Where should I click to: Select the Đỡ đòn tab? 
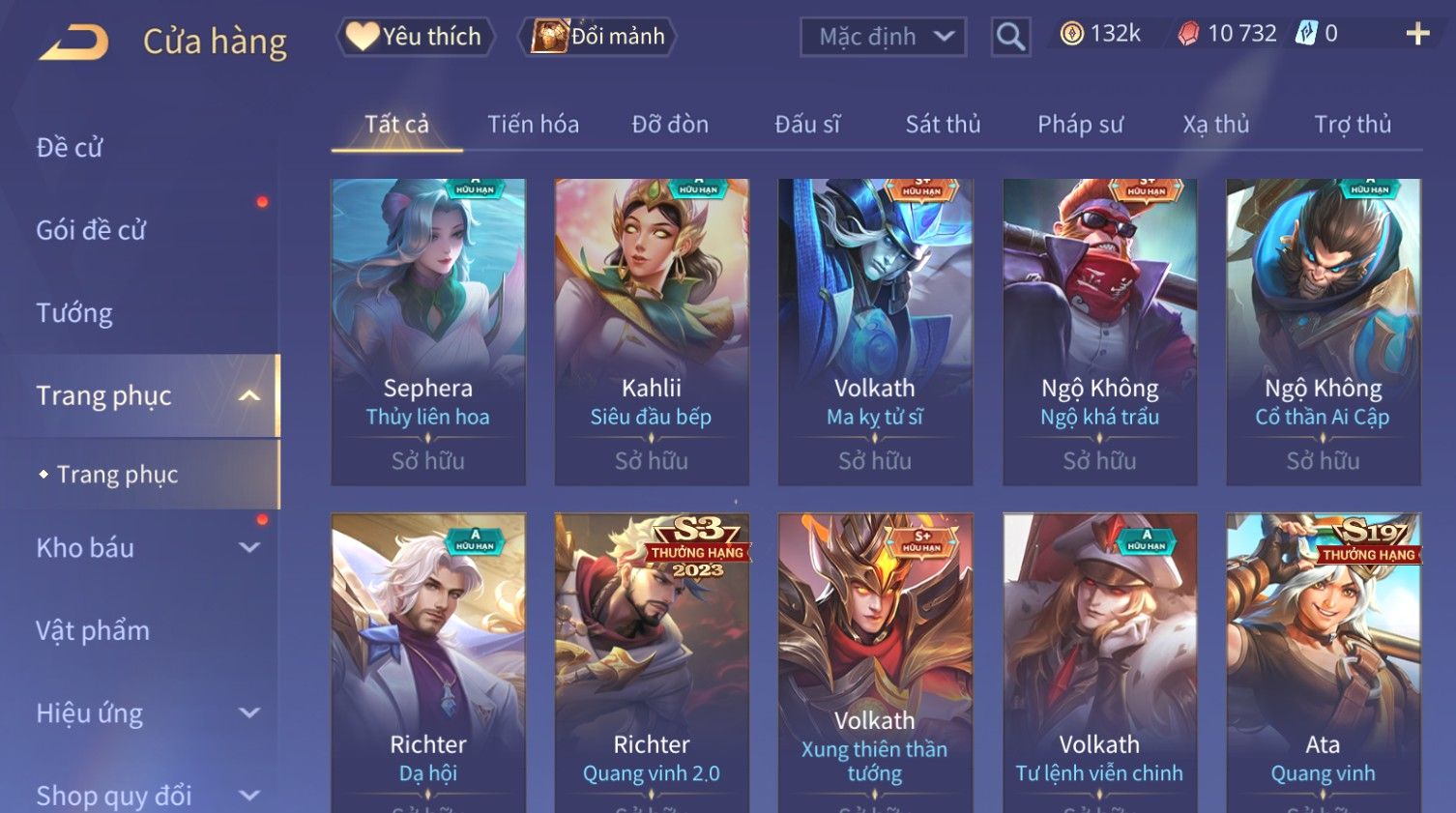click(670, 125)
